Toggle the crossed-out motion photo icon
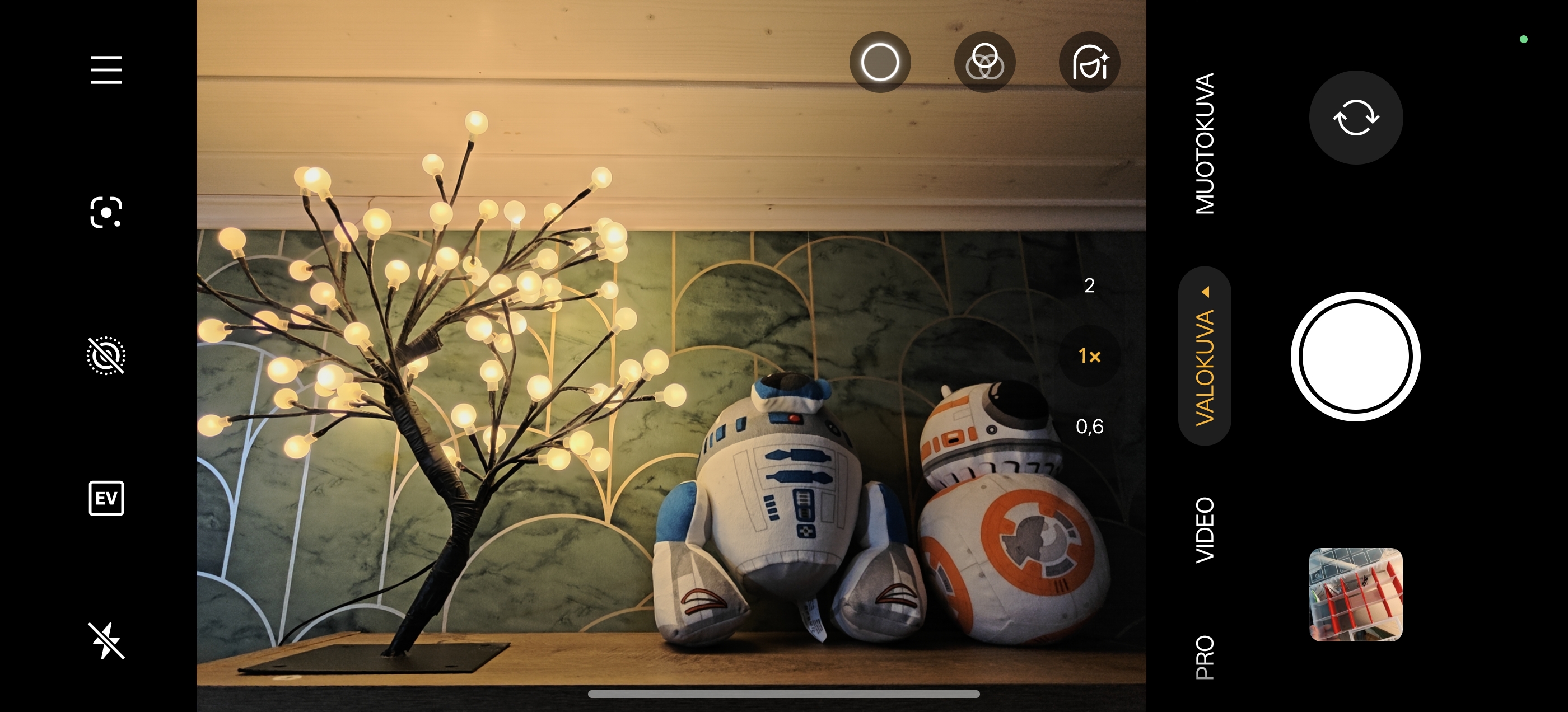This screenshot has height=712, width=1568. click(x=106, y=355)
